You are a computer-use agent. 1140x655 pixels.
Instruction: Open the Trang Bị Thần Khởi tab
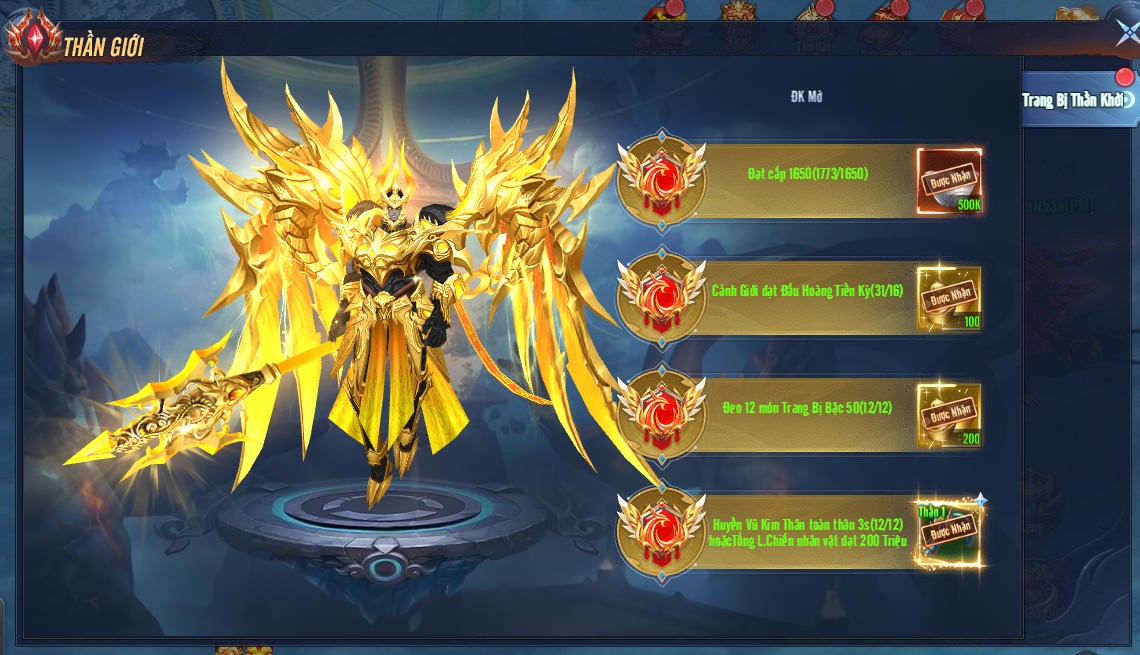point(1073,100)
